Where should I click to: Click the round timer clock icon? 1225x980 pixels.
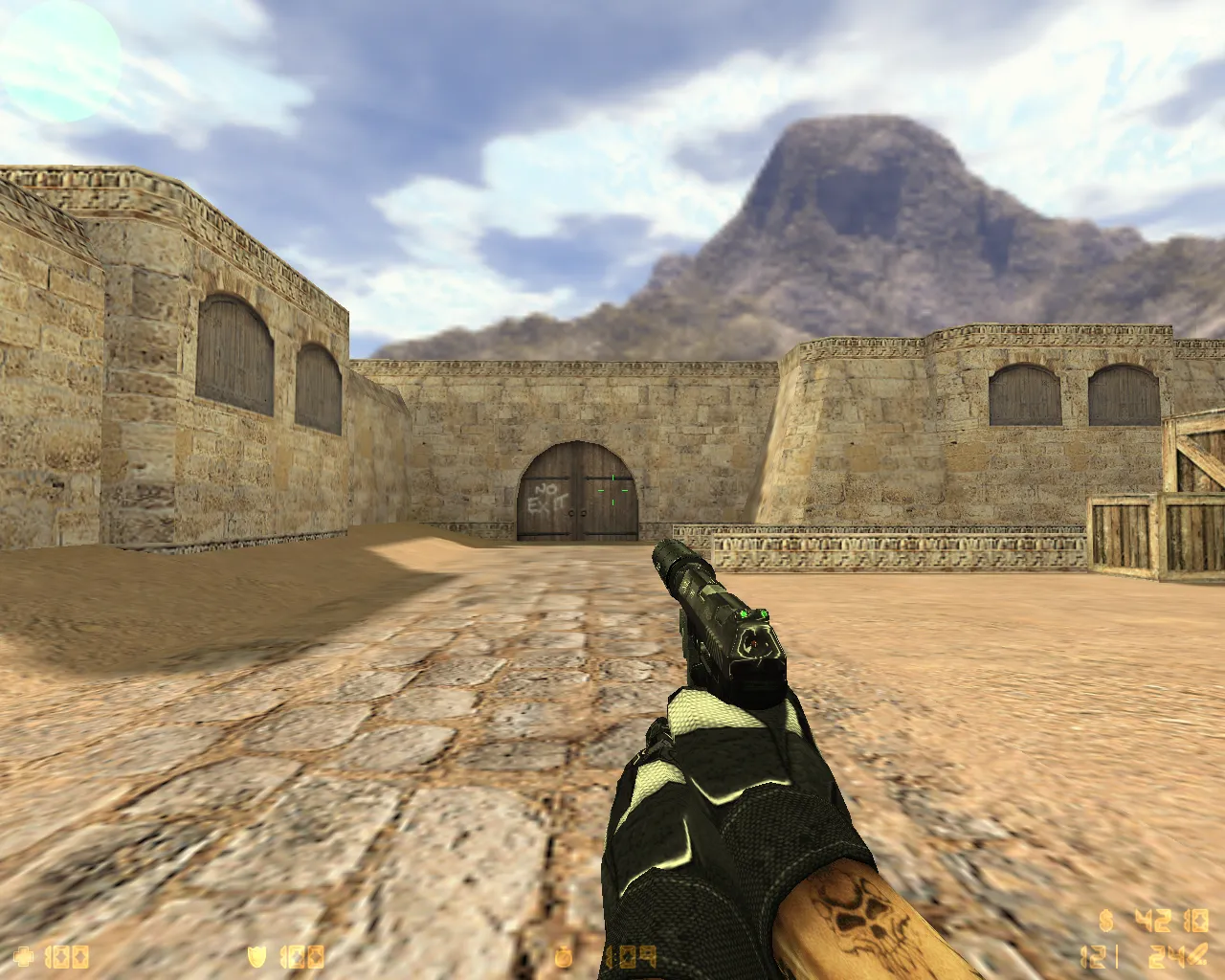click(565, 955)
